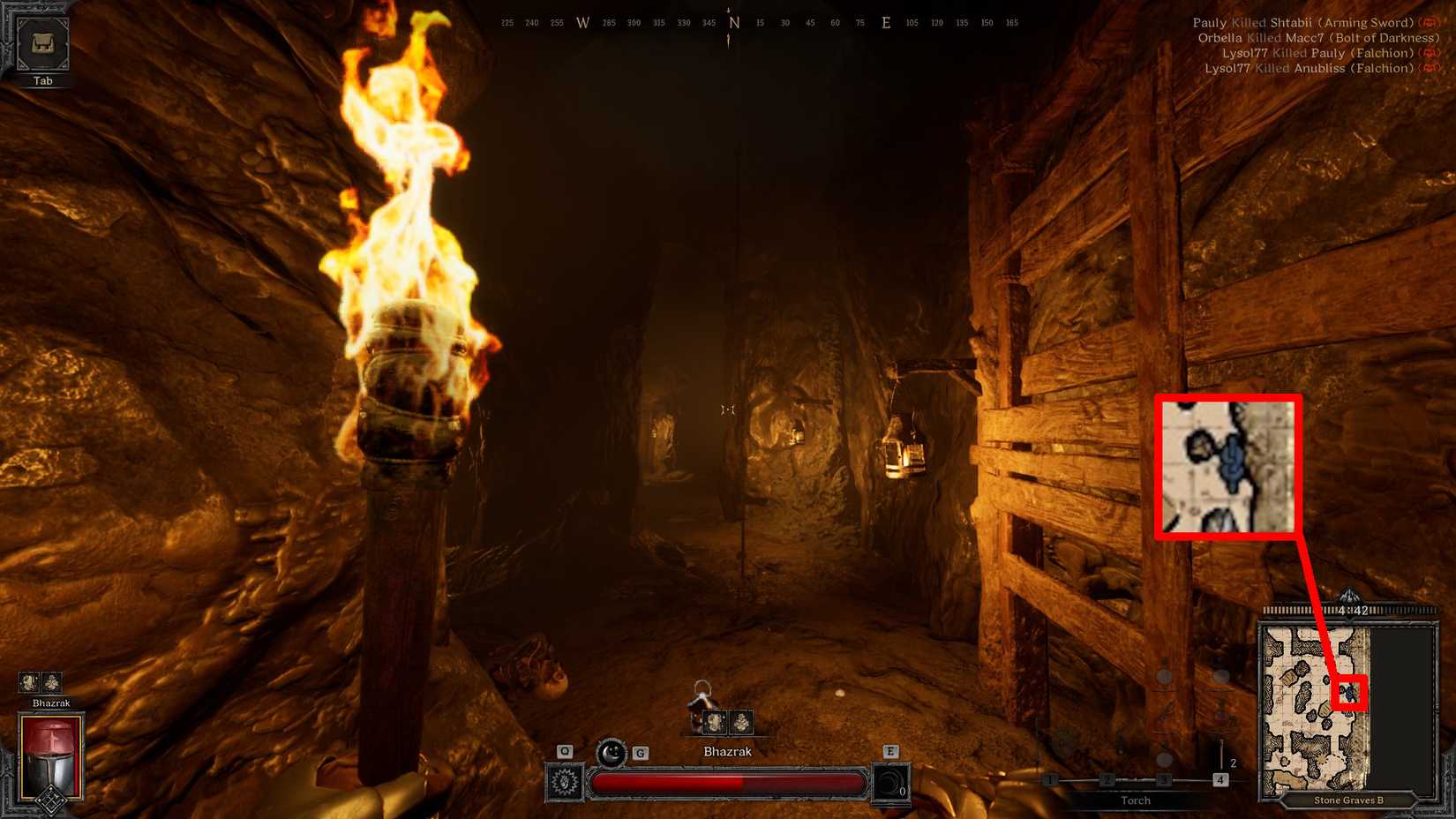The image size is (1456, 819).
Task: Select the Q ability sunburst icon
Action: 564,782
